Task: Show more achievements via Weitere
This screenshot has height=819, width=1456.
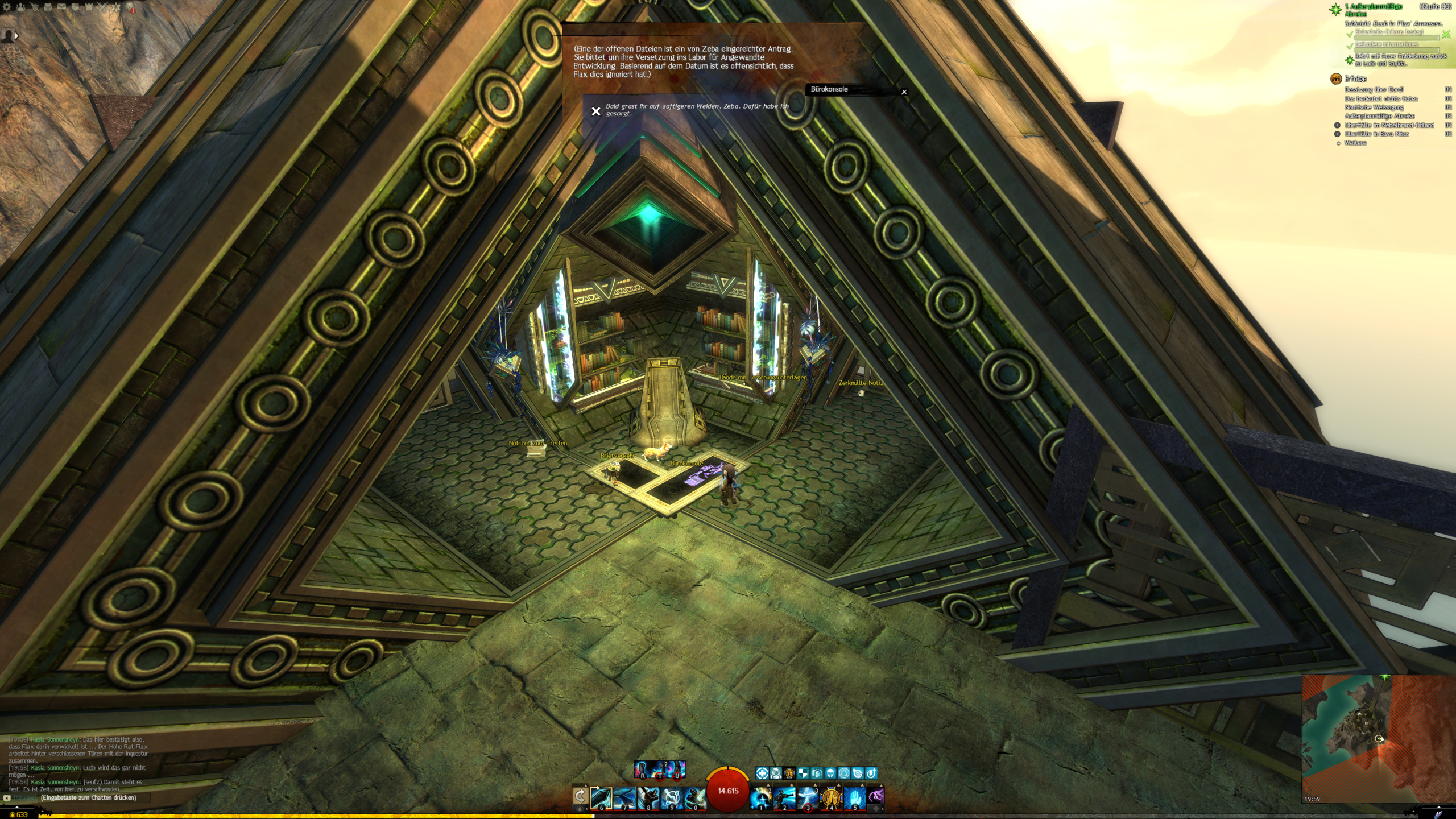Action: [x=1355, y=143]
